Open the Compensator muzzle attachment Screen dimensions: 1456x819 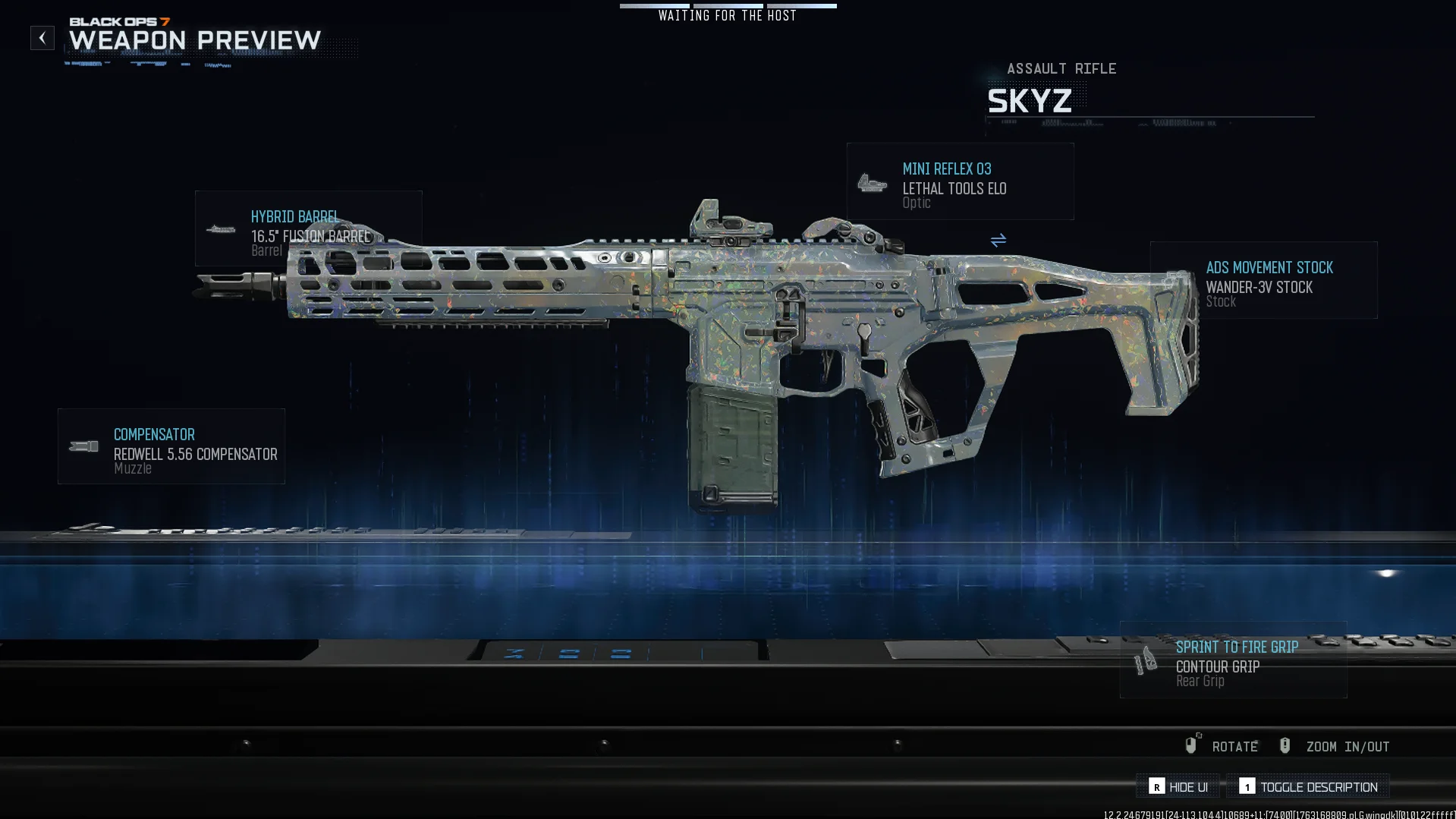pos(171,446)
